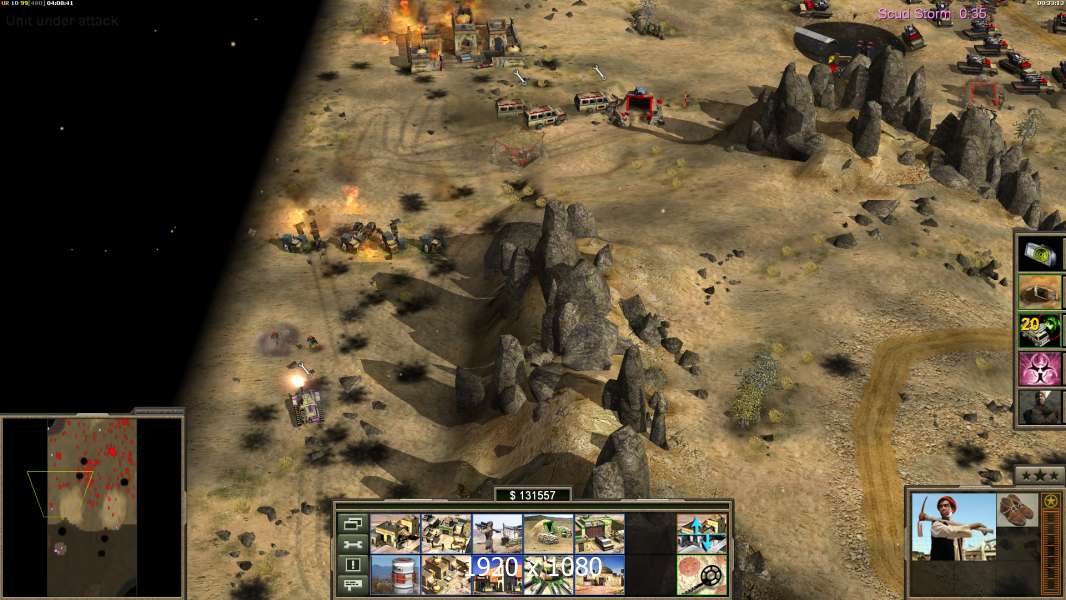
Task: Use the green 20 truck power icon
Action: click(x=1040, y=330)
